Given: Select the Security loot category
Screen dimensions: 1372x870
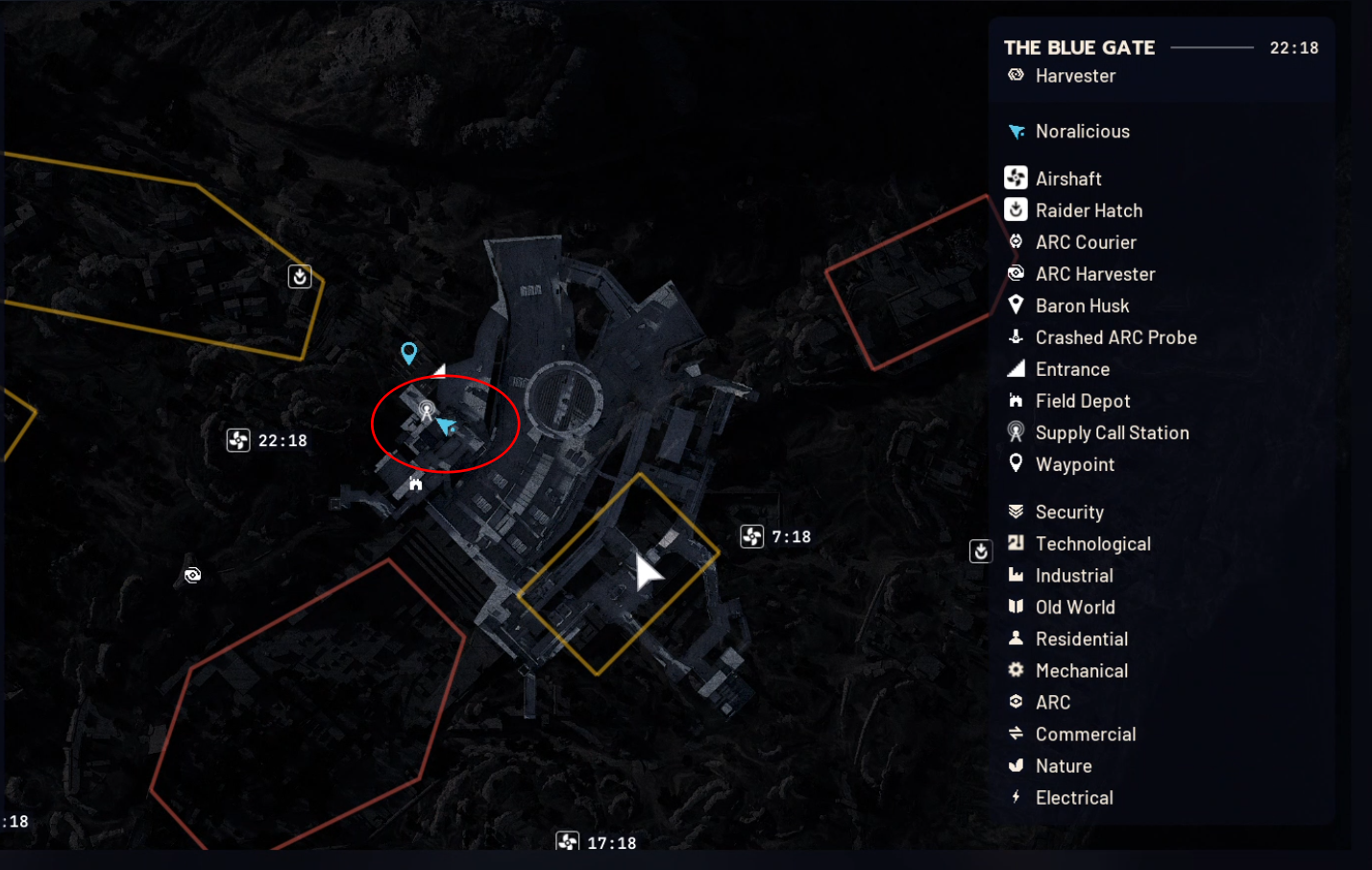Looking at the screenshot, I should coord(1068,512).
